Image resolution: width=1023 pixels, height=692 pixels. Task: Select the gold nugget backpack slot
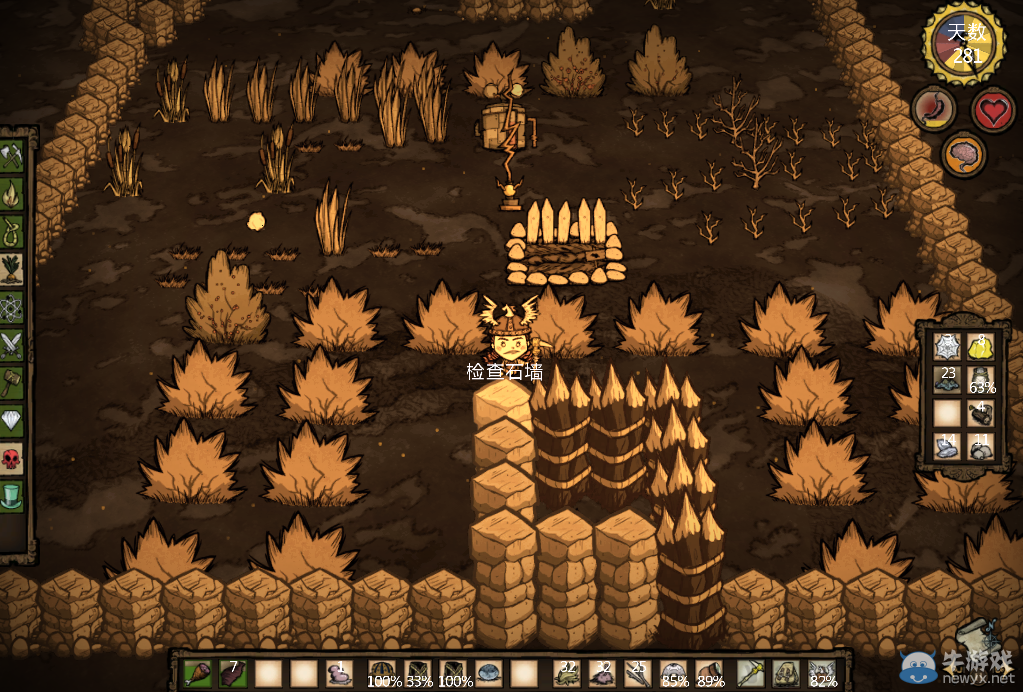tap(982, 346)
